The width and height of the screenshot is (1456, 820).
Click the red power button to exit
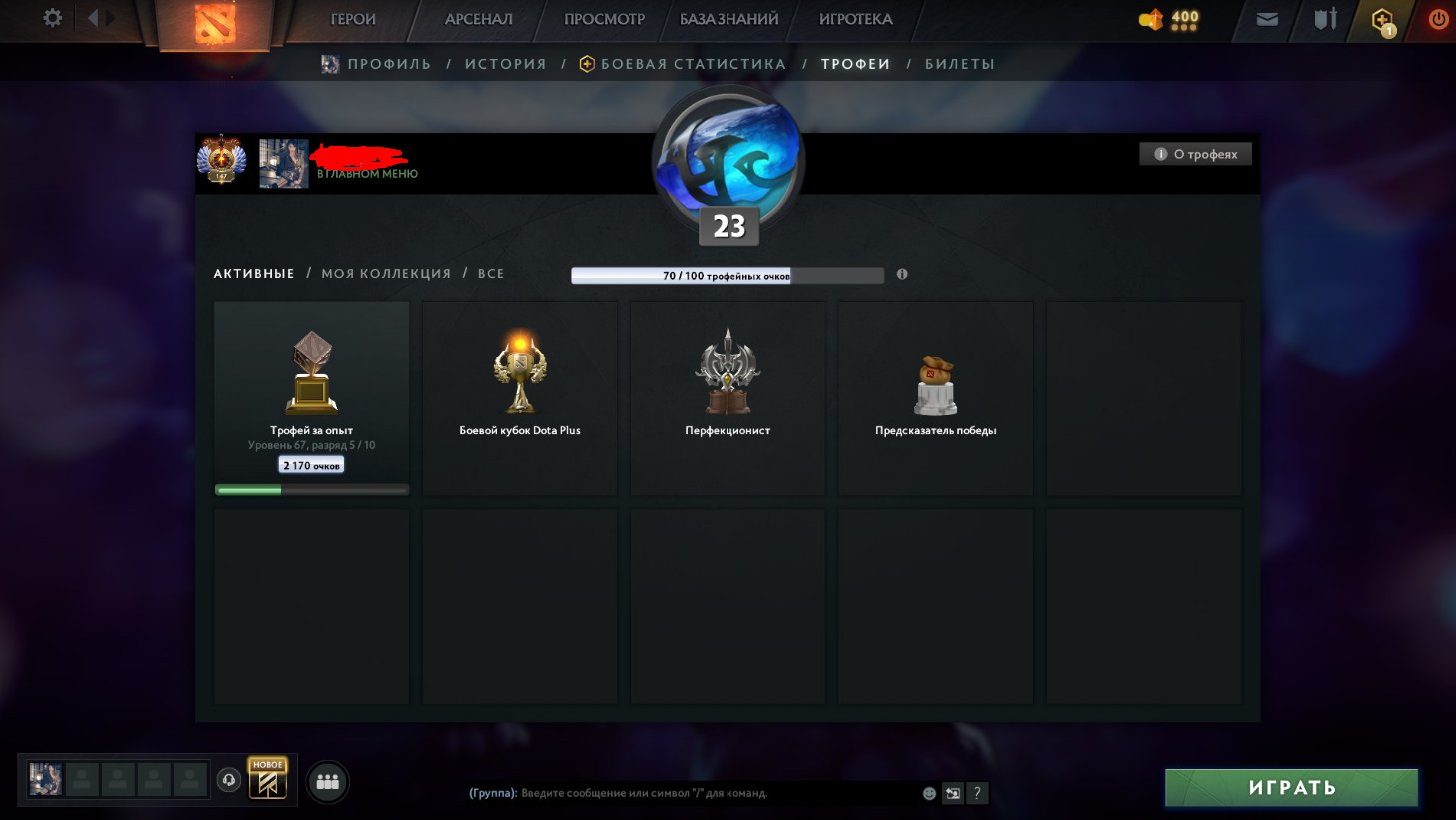tap(1438, 18)
